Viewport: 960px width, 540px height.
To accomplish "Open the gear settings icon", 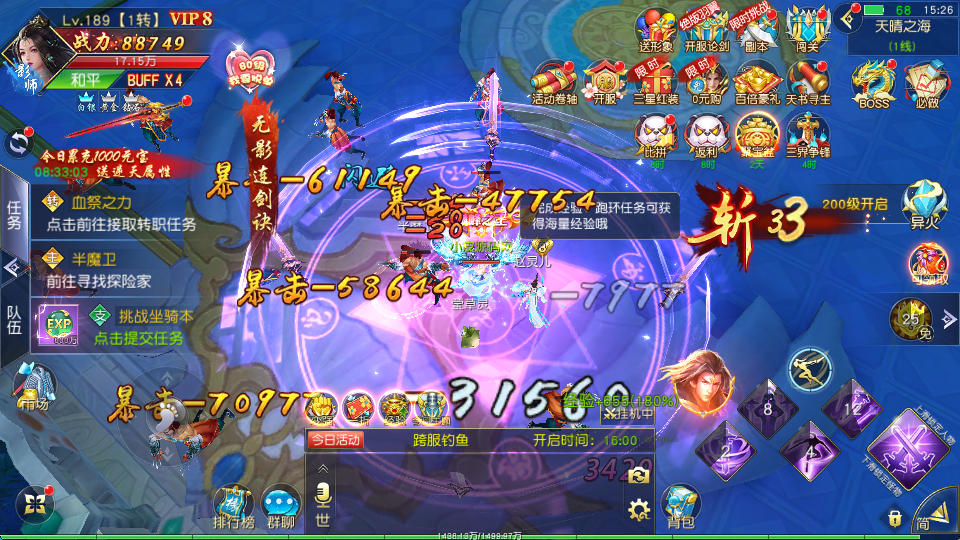I will pos(639,511).
